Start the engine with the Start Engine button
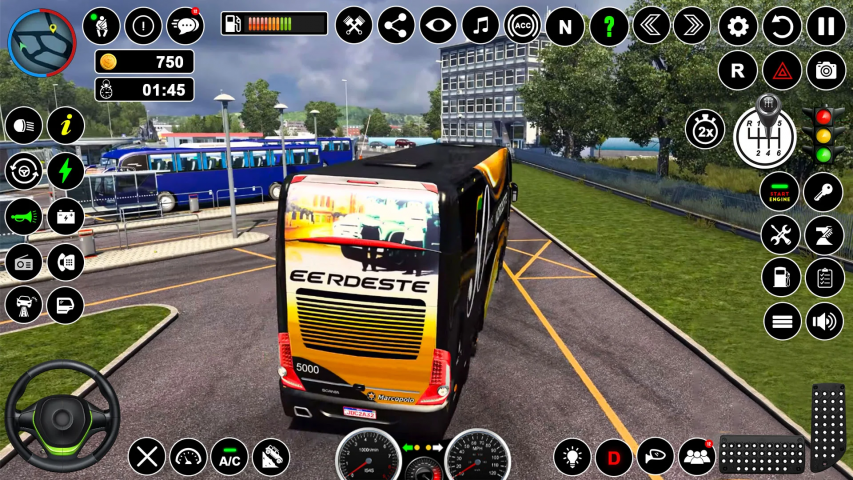This screenshot has width=853, height=480. point(780,192)
